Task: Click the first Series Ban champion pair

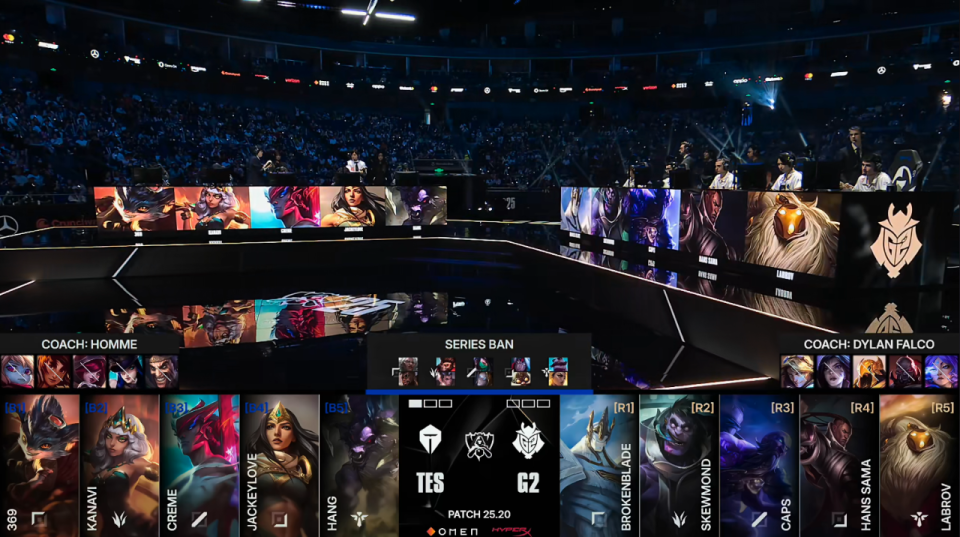Action: (408, 372)
